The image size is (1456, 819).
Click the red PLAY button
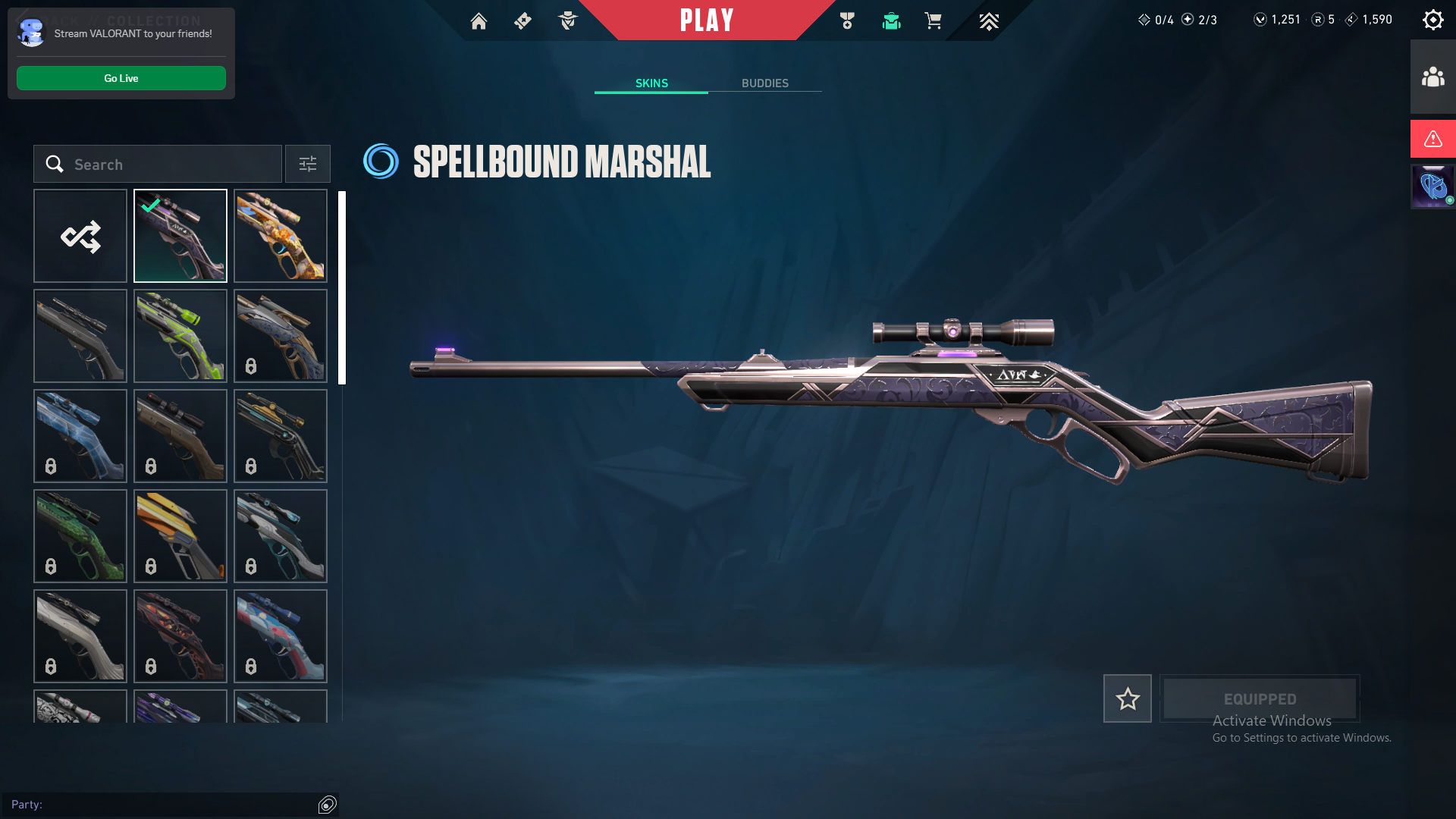[706, 20]
